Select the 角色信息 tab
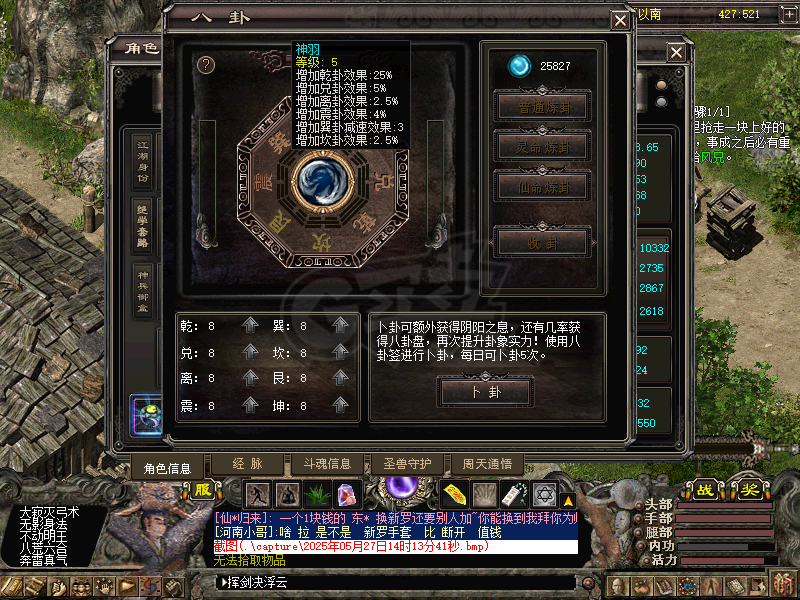Image resolution: width=800 pixels, height=600 pixels. 167,467
